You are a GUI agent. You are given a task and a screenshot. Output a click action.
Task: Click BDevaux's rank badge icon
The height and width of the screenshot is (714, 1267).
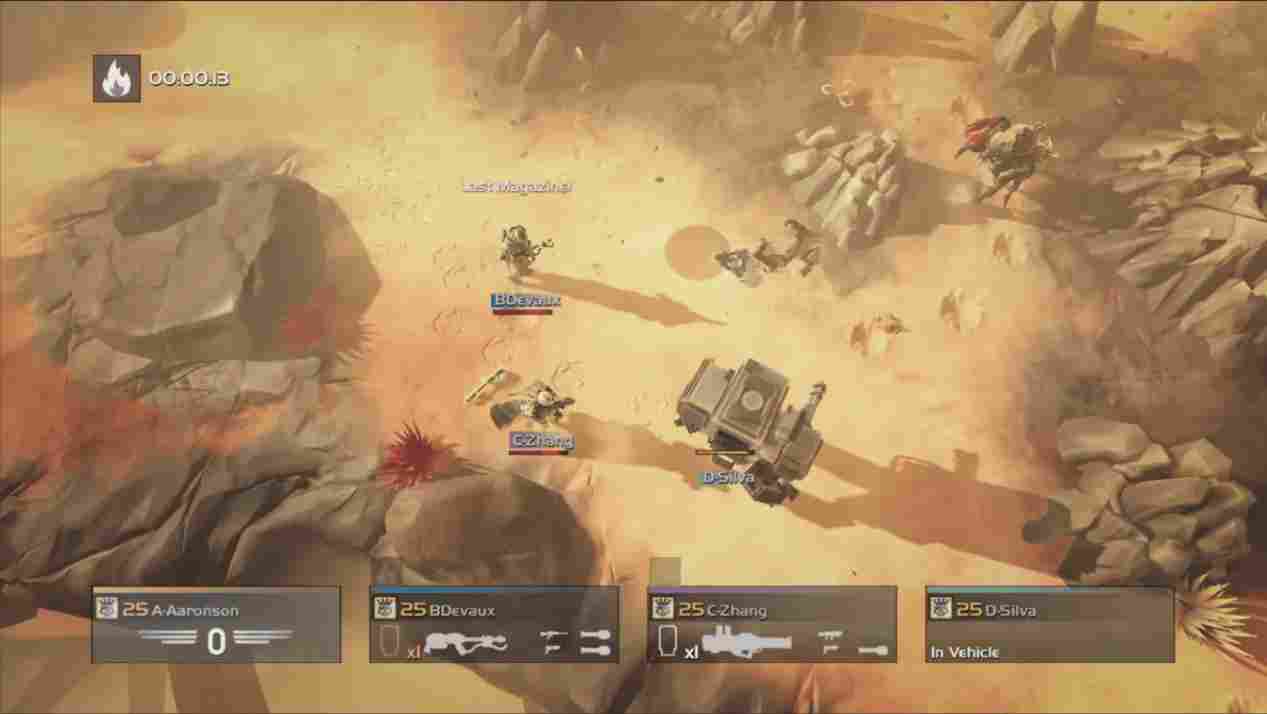click(x=385, y=608)
